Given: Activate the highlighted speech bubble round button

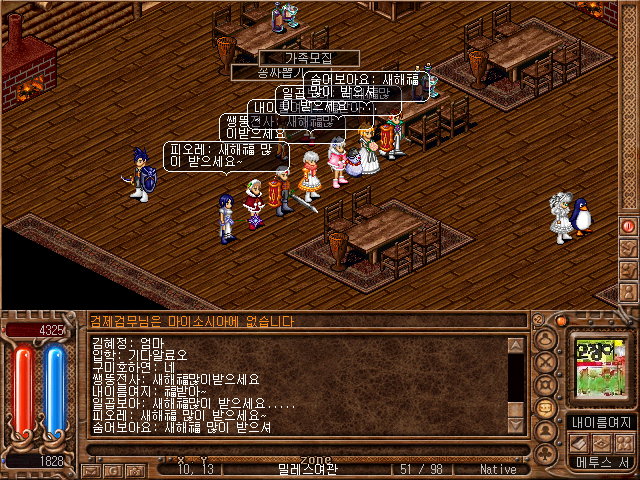Looking at the screenshot, I should pos(546,408).
